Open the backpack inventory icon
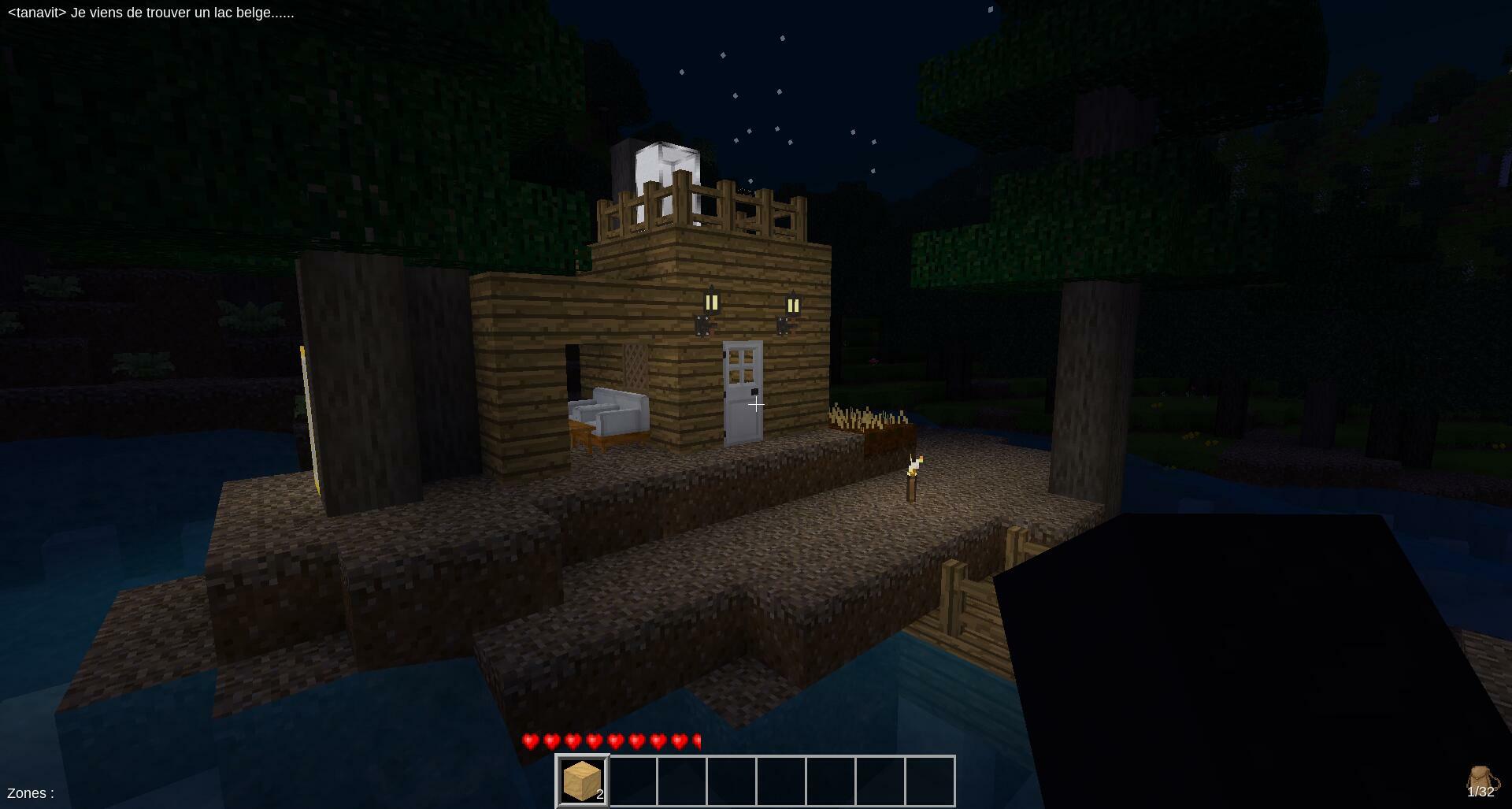Screen dimensions: 1512x809 (x=1480, y=781)
